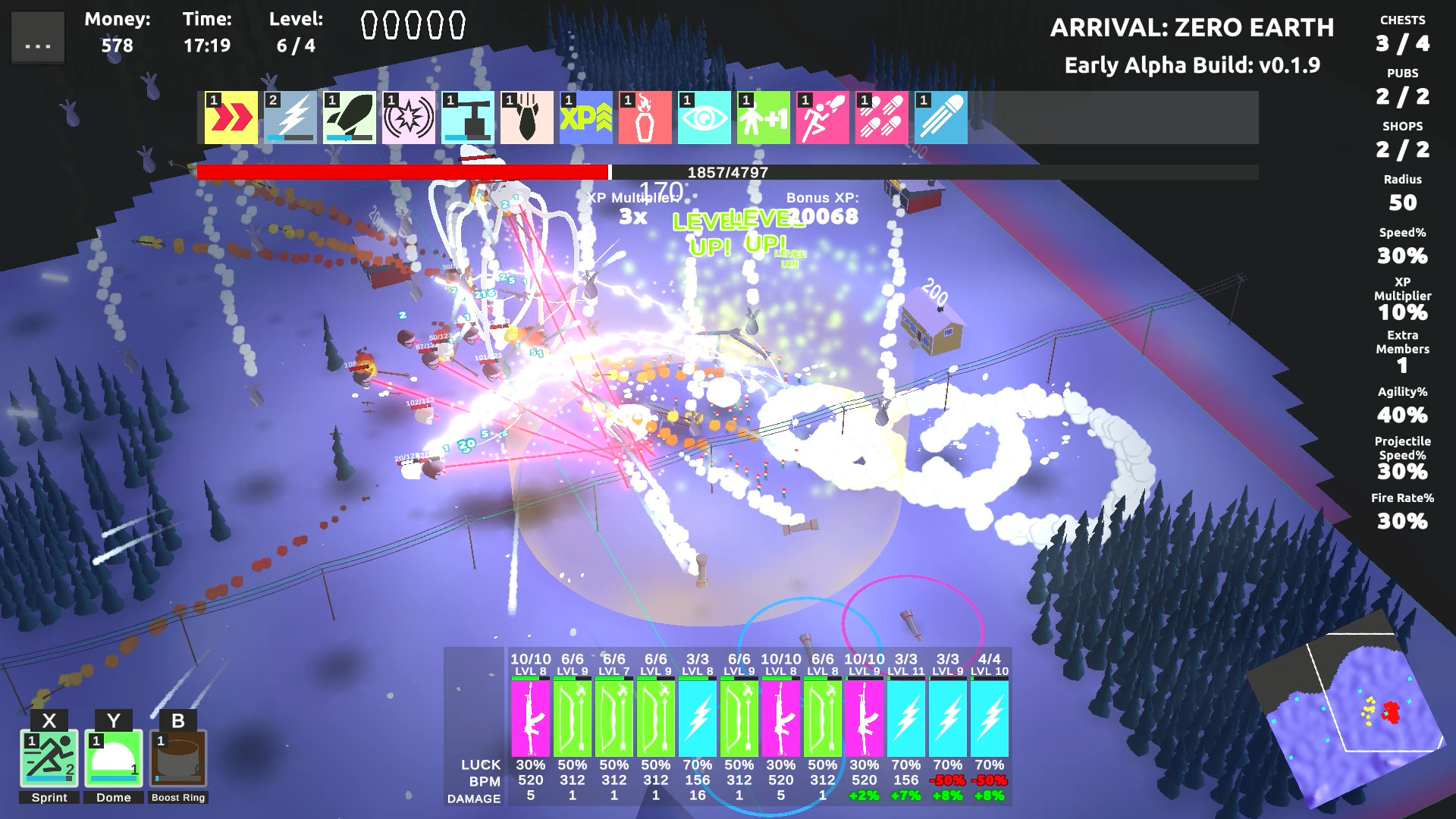Activate the Sprint ability bound to X

(50, 758)
